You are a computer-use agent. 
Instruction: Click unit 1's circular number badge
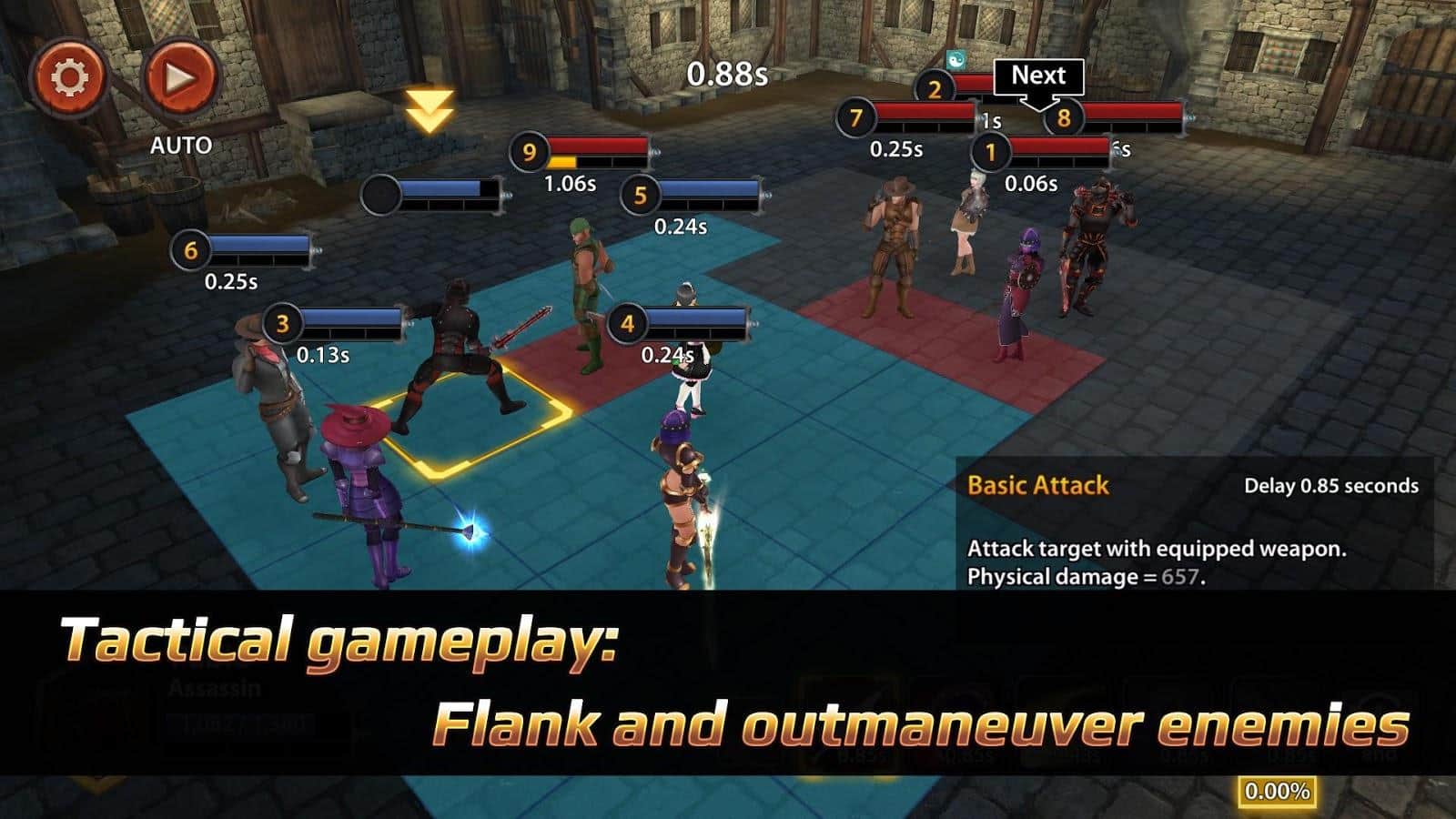992,153
